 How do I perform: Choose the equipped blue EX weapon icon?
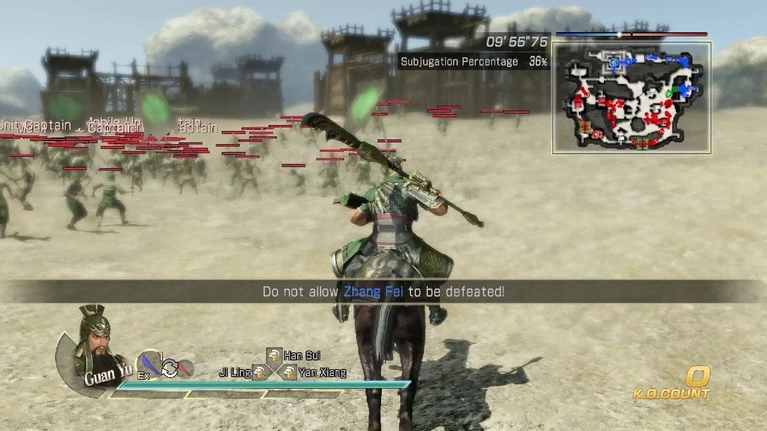click(x=150, y=365)
